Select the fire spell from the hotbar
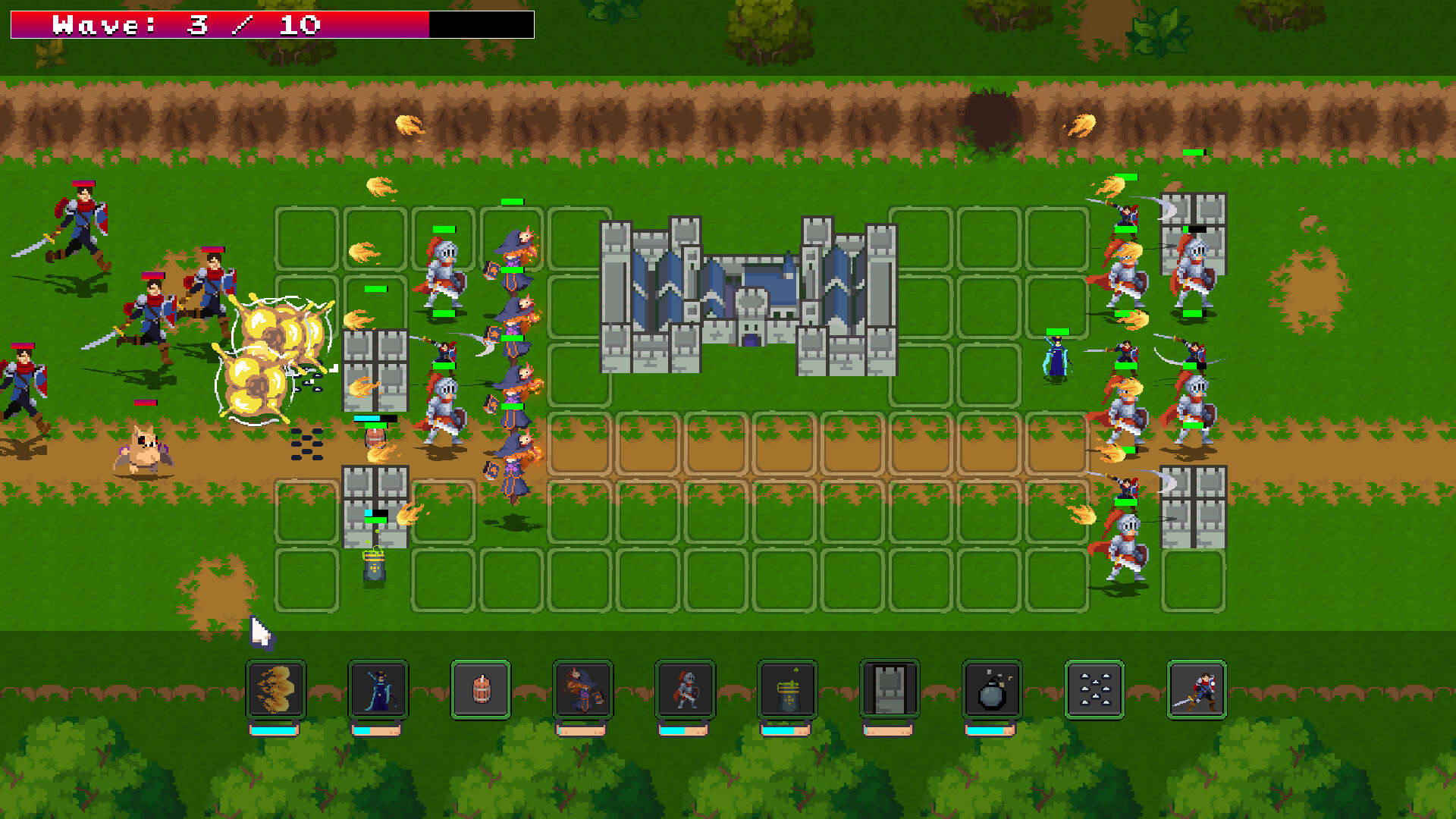 click(275, 690)
